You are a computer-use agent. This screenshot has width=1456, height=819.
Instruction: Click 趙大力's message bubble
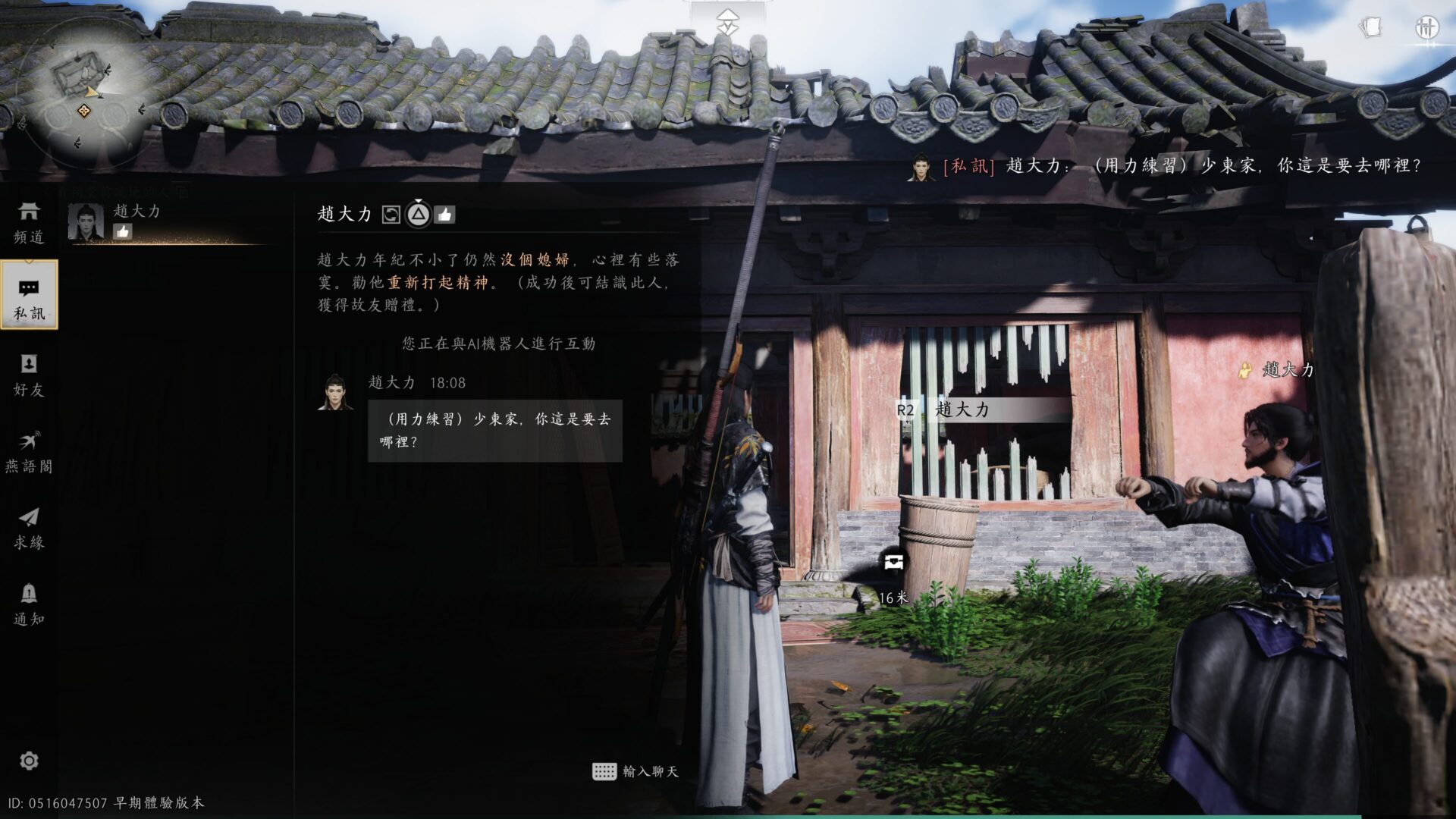494,431
